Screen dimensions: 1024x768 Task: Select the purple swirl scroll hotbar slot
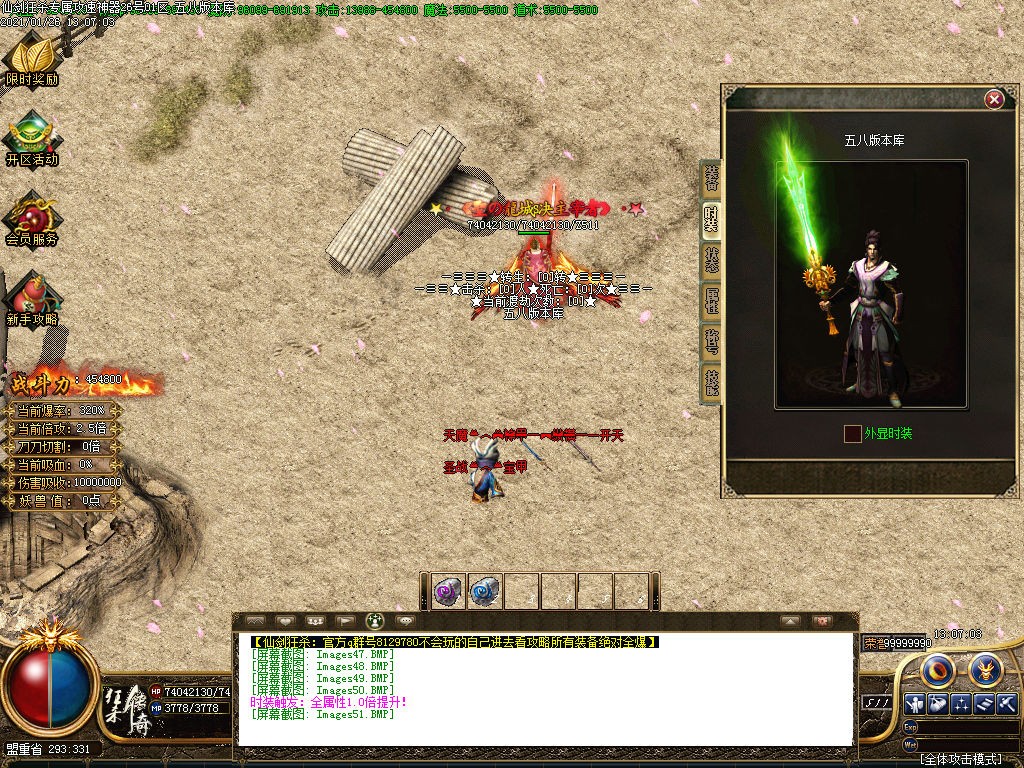tap(448, 592)
